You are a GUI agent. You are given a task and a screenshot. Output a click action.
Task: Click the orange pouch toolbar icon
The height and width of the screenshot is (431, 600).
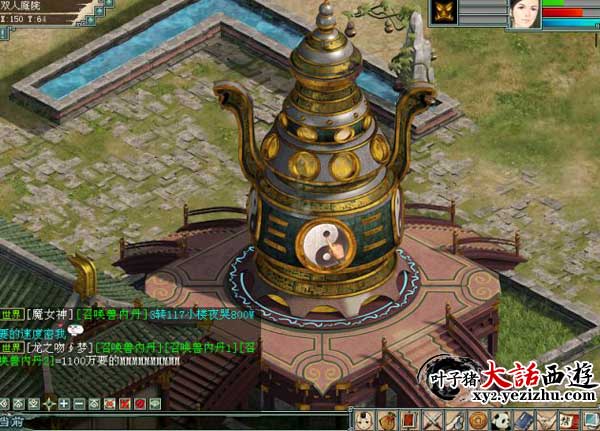coord(388,419)
